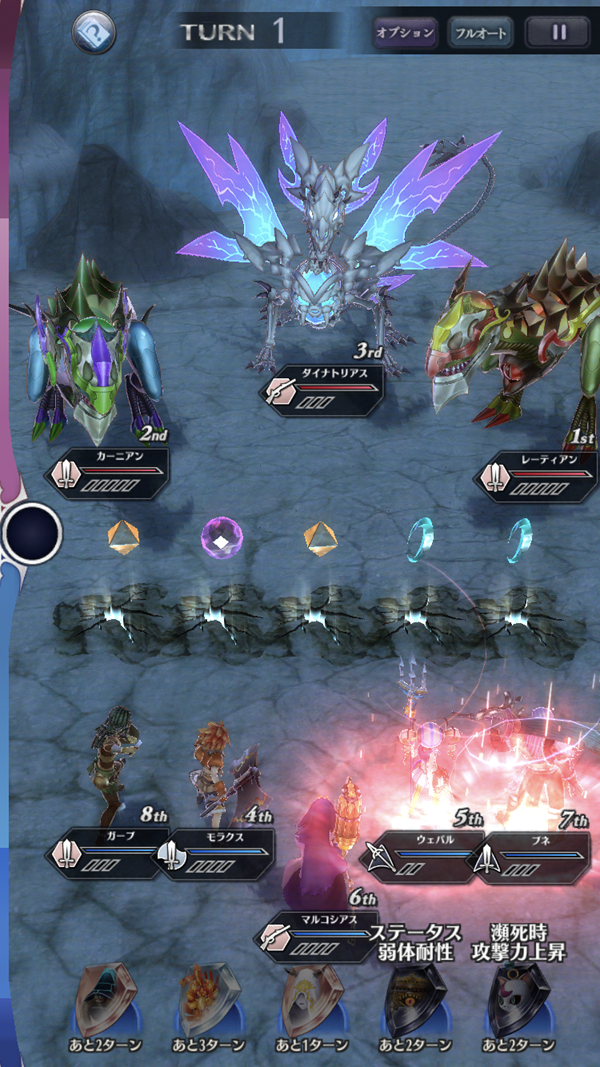The width and height of the screenshot is (600, 1067).
Task: Tap the dark circular gauge orb
Action: (x=32, y=534)
